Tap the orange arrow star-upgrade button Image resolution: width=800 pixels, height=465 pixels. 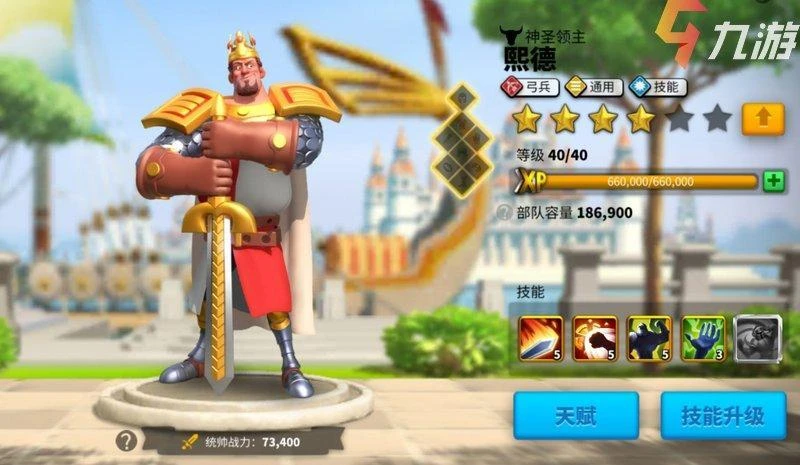click(x=763, y=119)
